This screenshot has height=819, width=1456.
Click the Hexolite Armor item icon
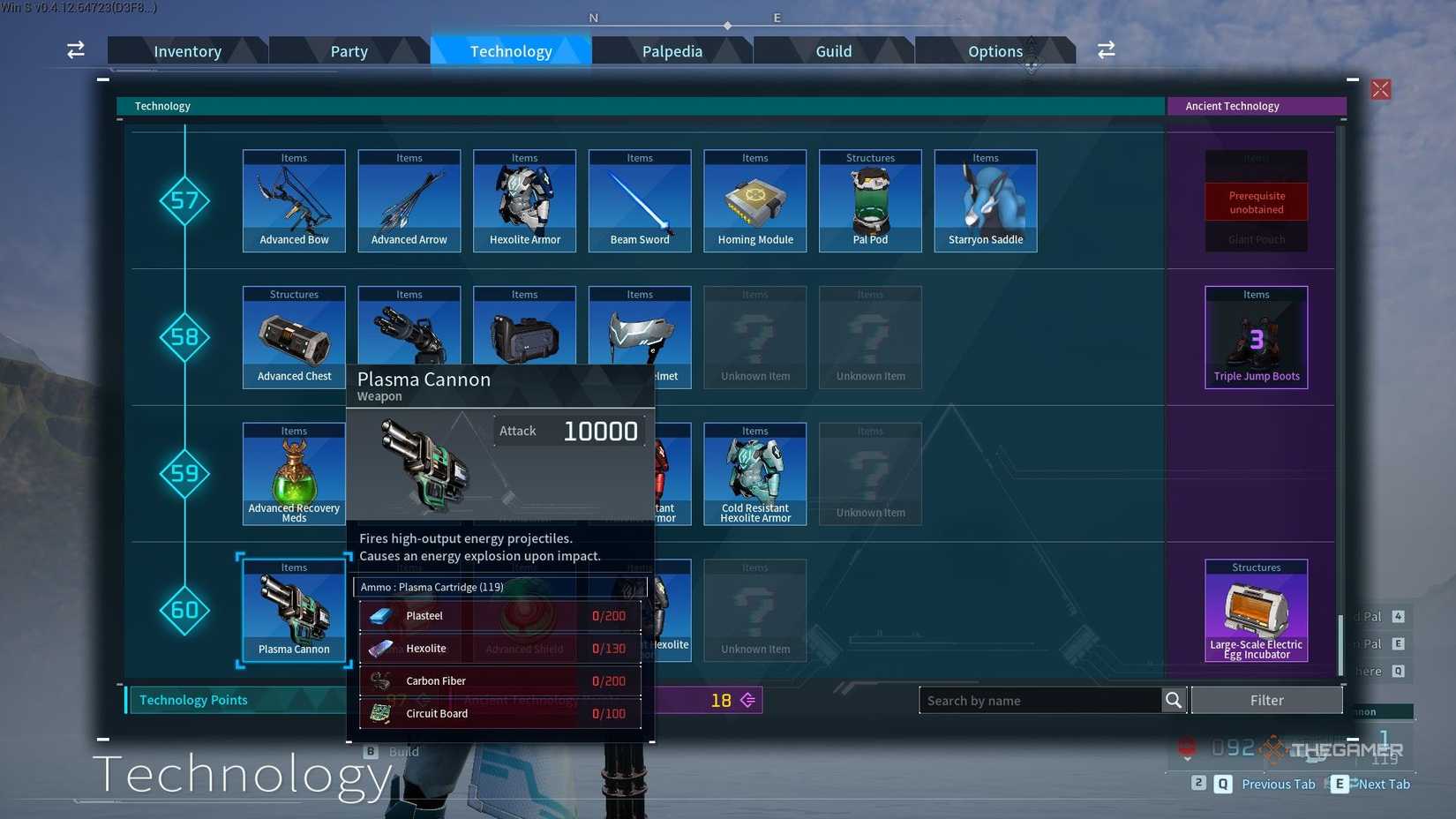tap(524, 200)
